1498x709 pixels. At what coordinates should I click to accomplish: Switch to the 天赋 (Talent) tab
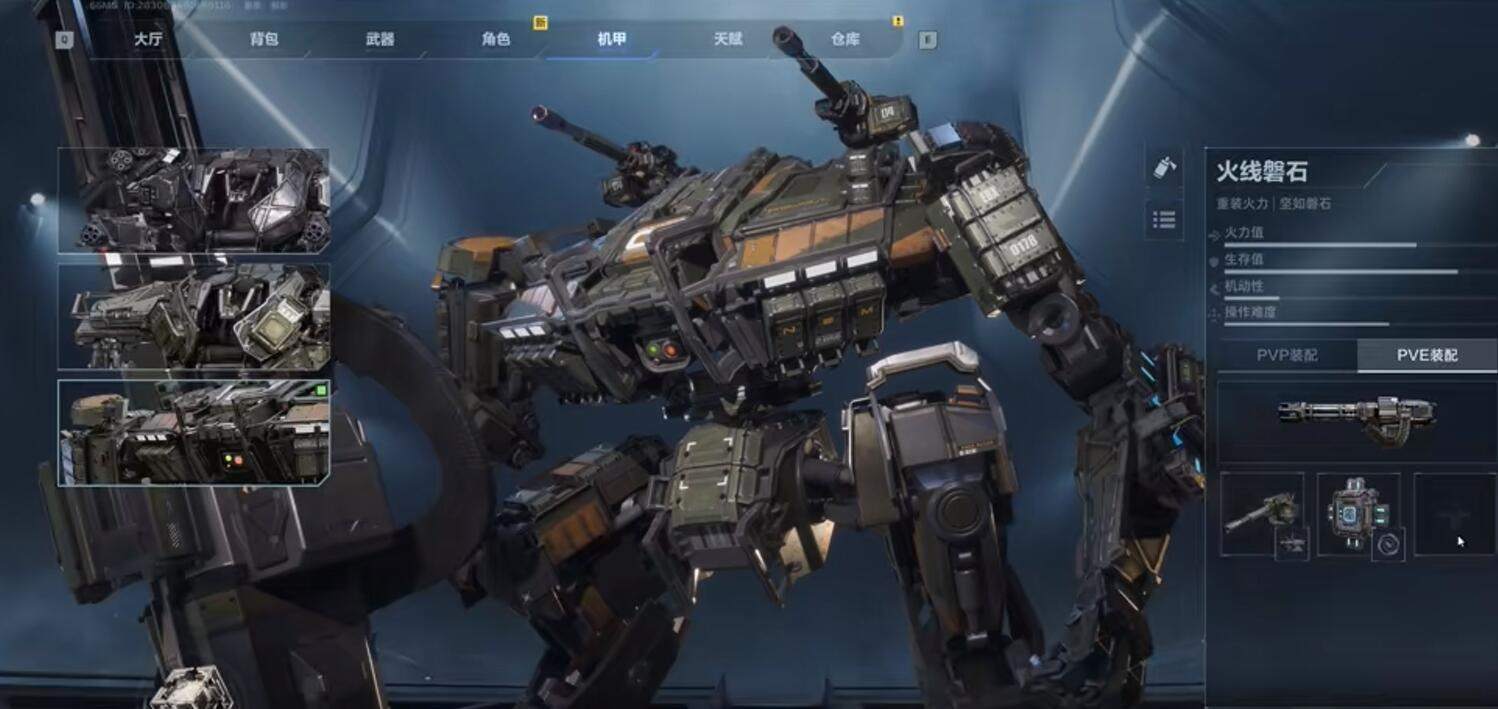tap(728, 40)
